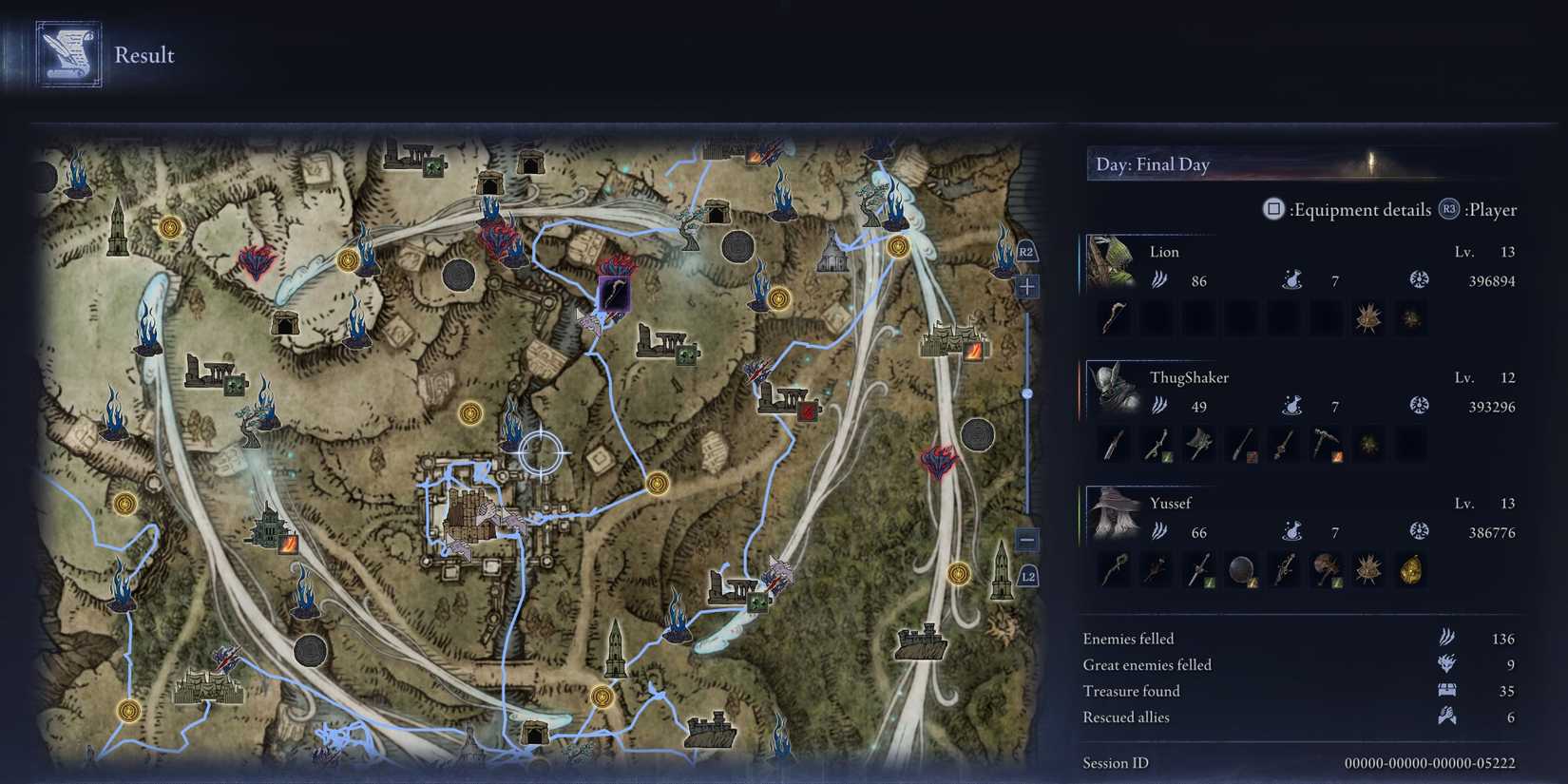
Task: Click the Rescued allies hands icon
Action: [1445, 717]
